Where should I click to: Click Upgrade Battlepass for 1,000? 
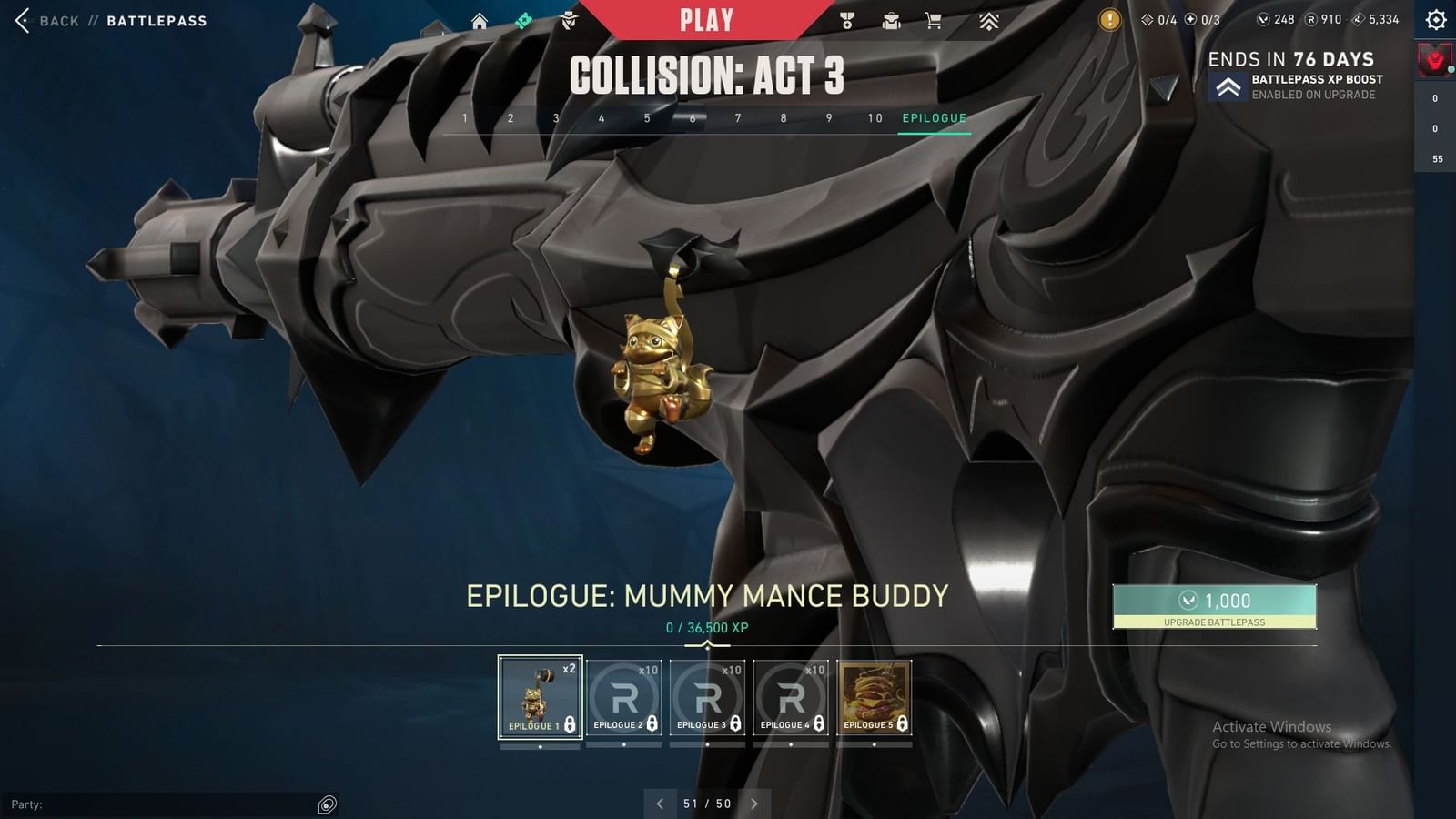(x=1214, y=608)
